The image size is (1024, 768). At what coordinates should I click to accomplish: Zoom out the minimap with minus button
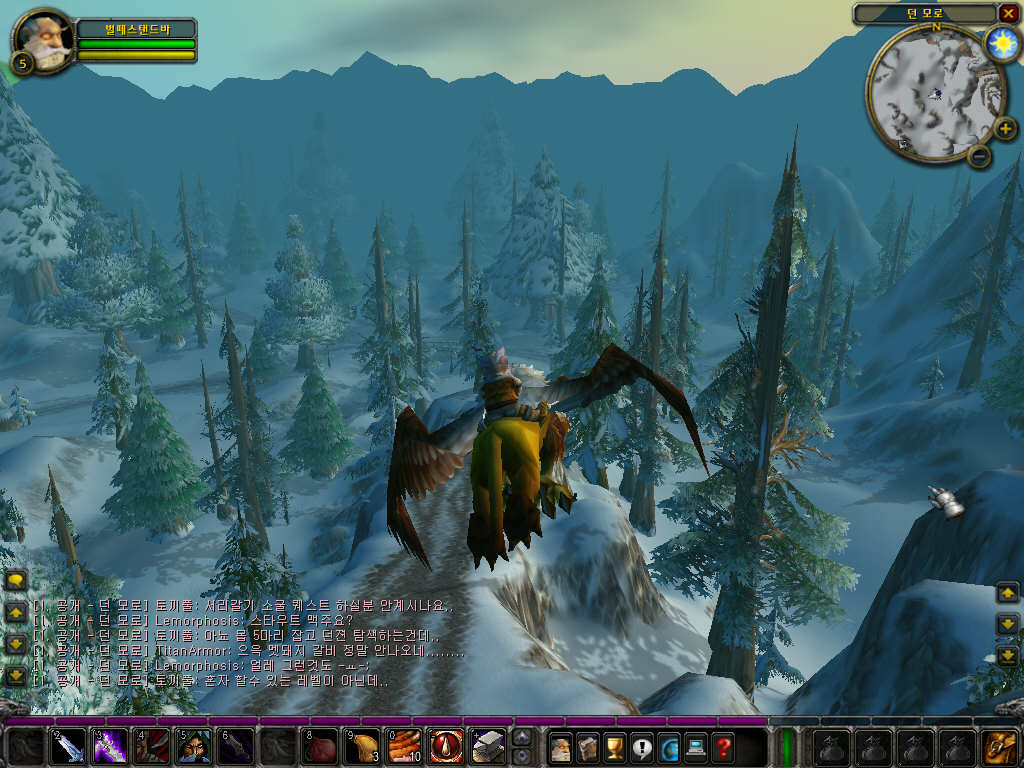point(979,156)
